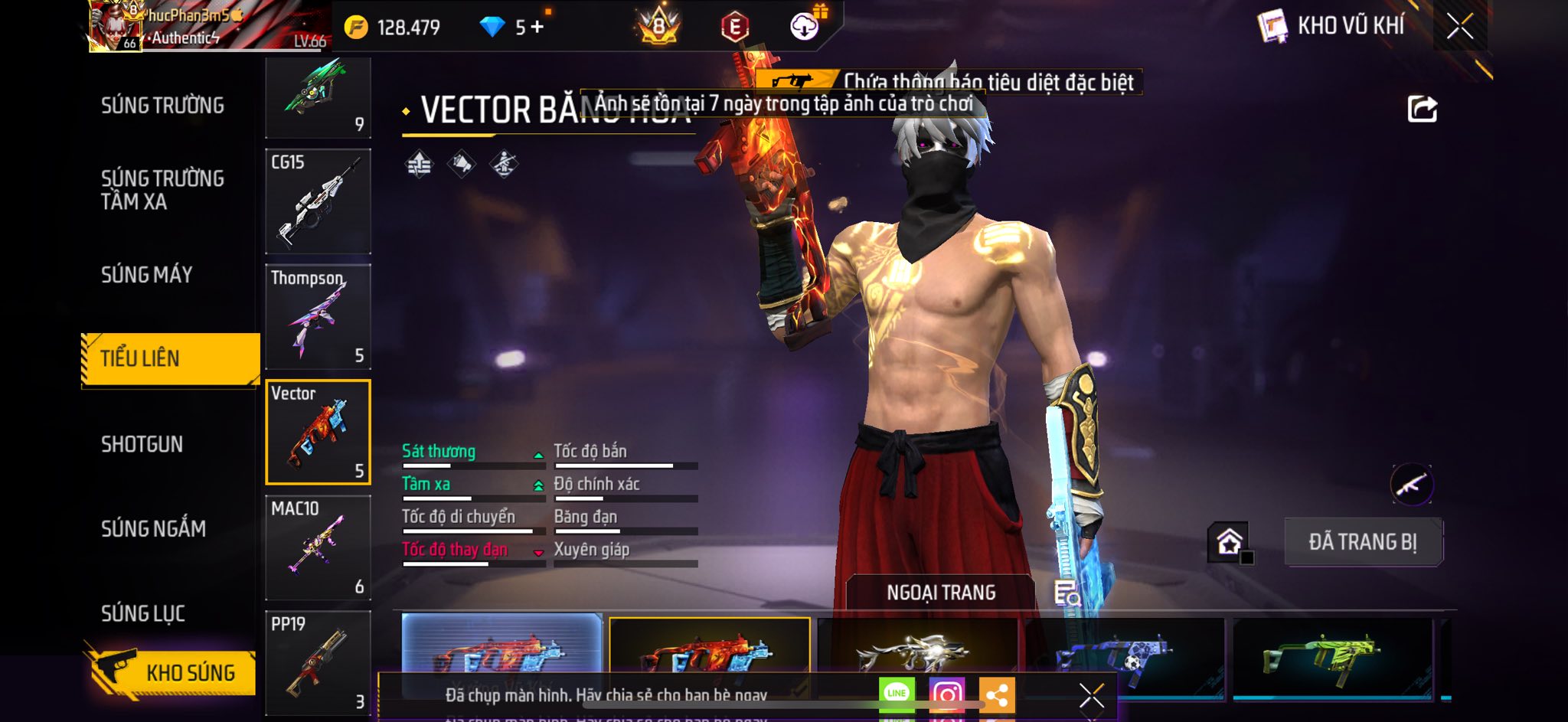1568x722 pixels.
Task: Show the SÚNG NGẮM weapons
Action: 153,528
